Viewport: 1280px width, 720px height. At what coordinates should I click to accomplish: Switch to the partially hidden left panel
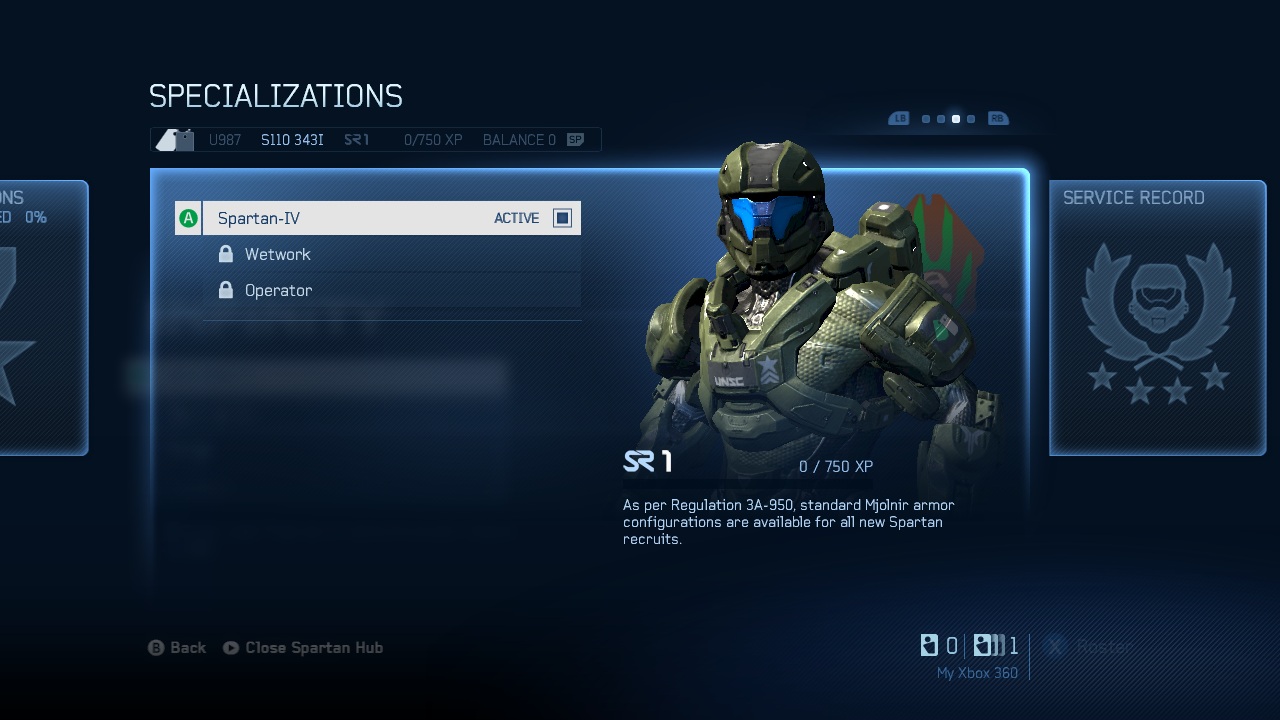pos(42,318)
